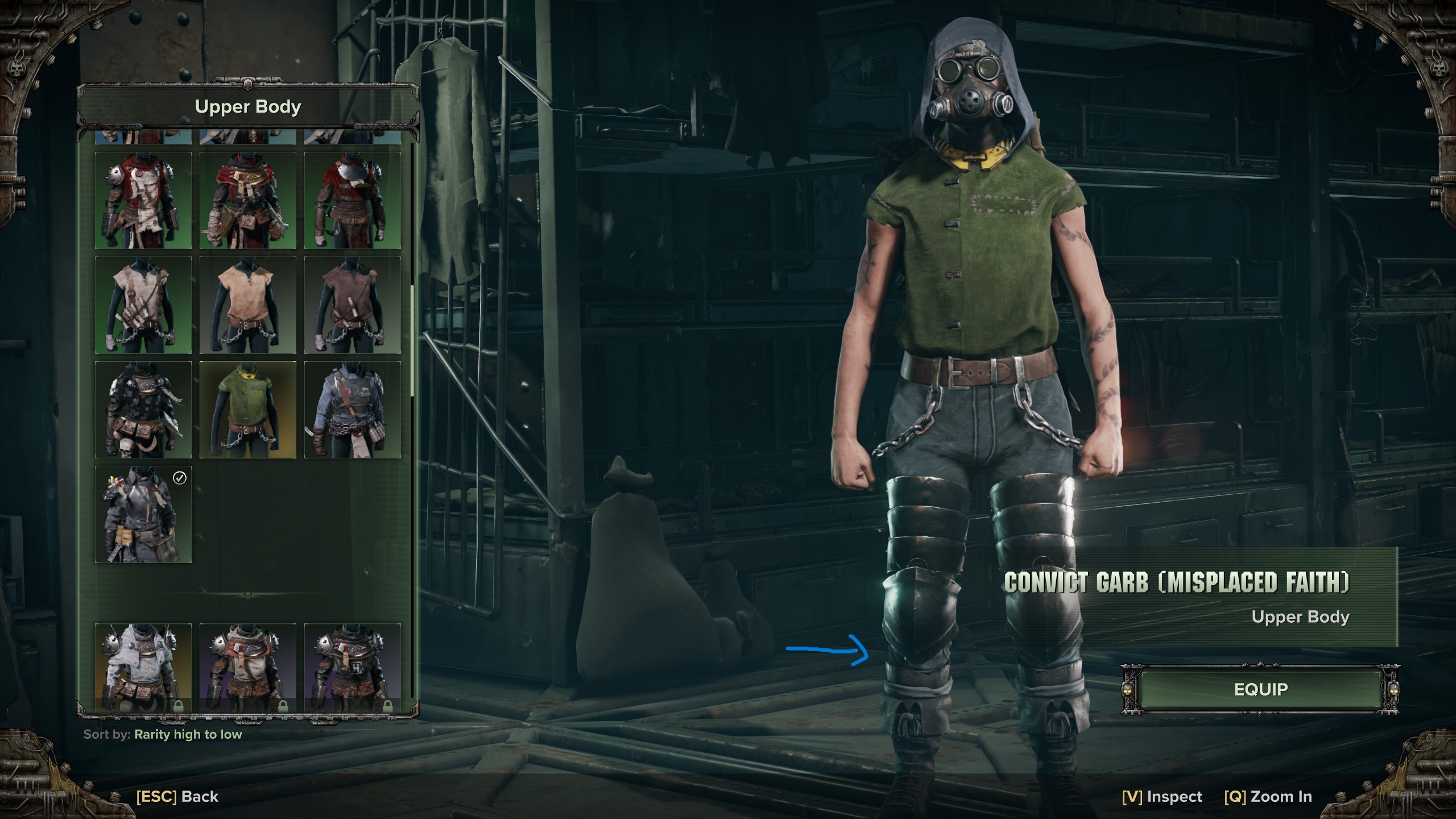This screenshot has height=819, width=1456.
Task: Click the scrollbar of the Upper Body list
Action: (412, 340)
